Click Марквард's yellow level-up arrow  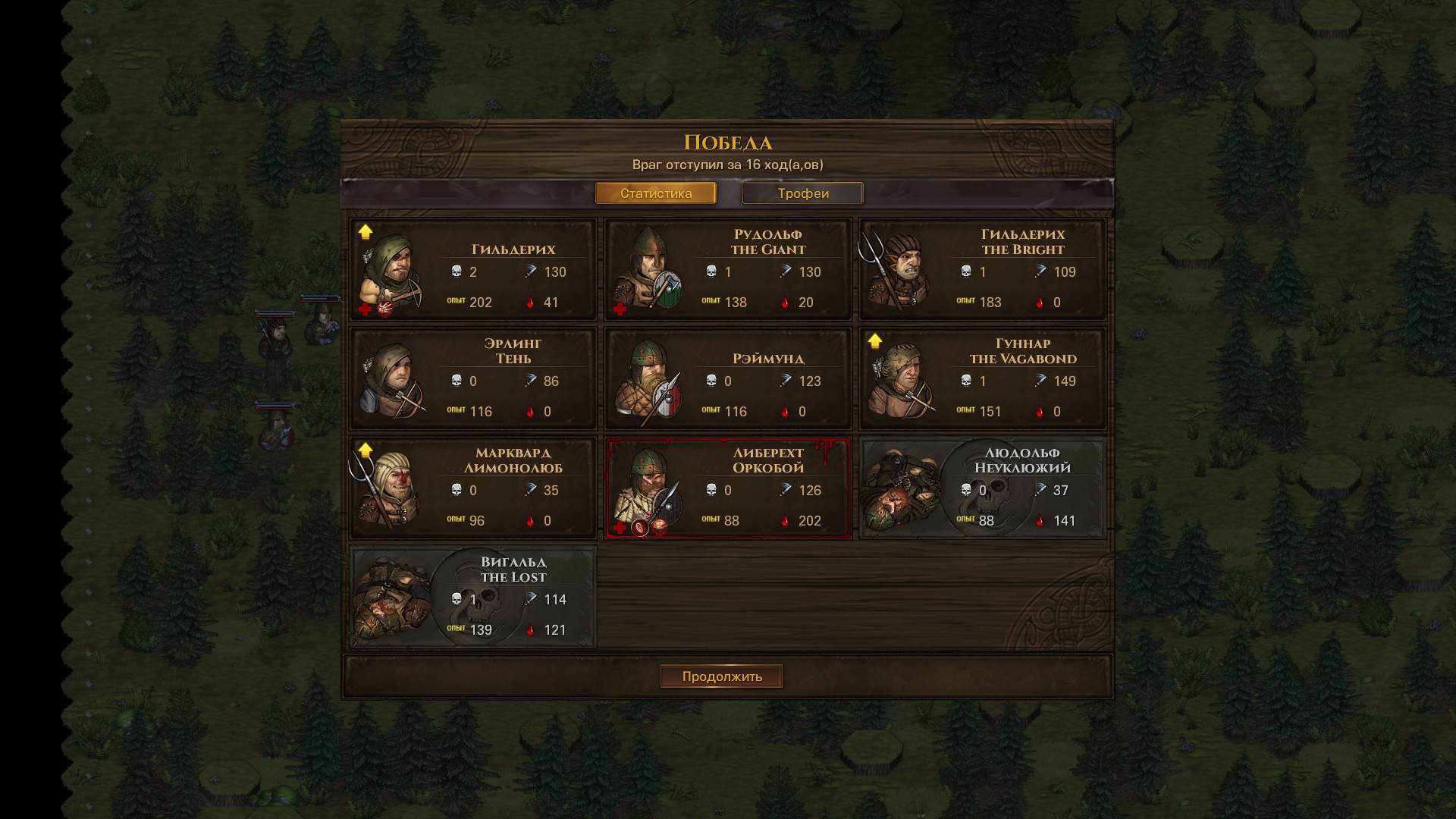pyautogui.click(x=366, y=450)
